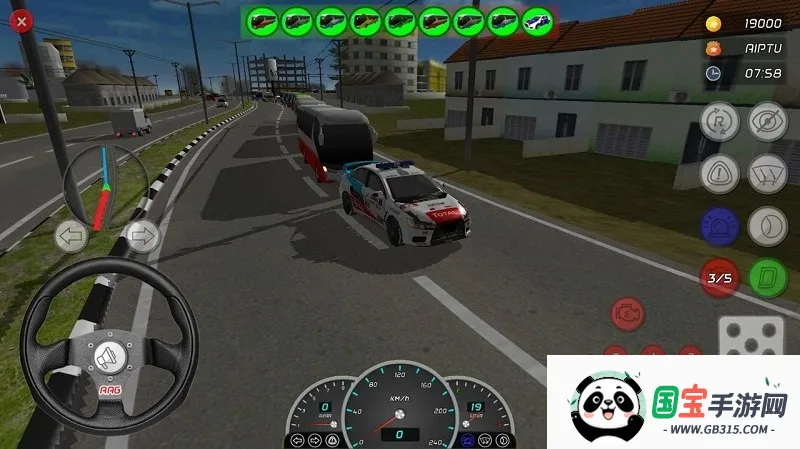This screenshot has height=449, width=800.
Task: Shift gear using the green D button
Action: 768,278
